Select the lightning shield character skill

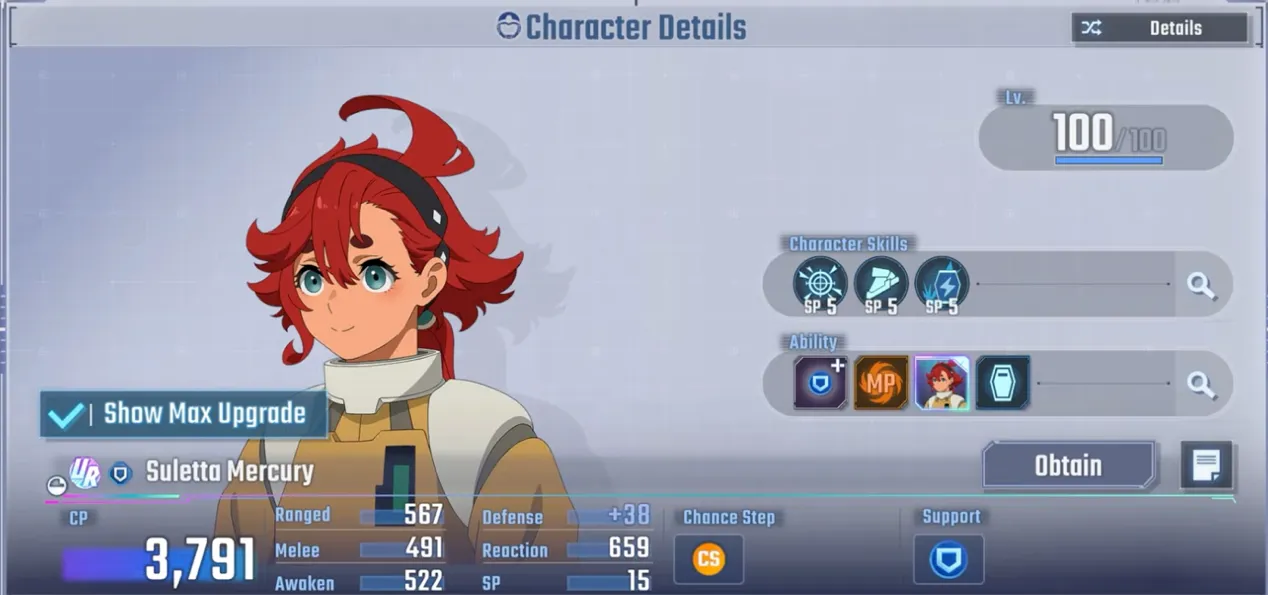coord(941,284)
